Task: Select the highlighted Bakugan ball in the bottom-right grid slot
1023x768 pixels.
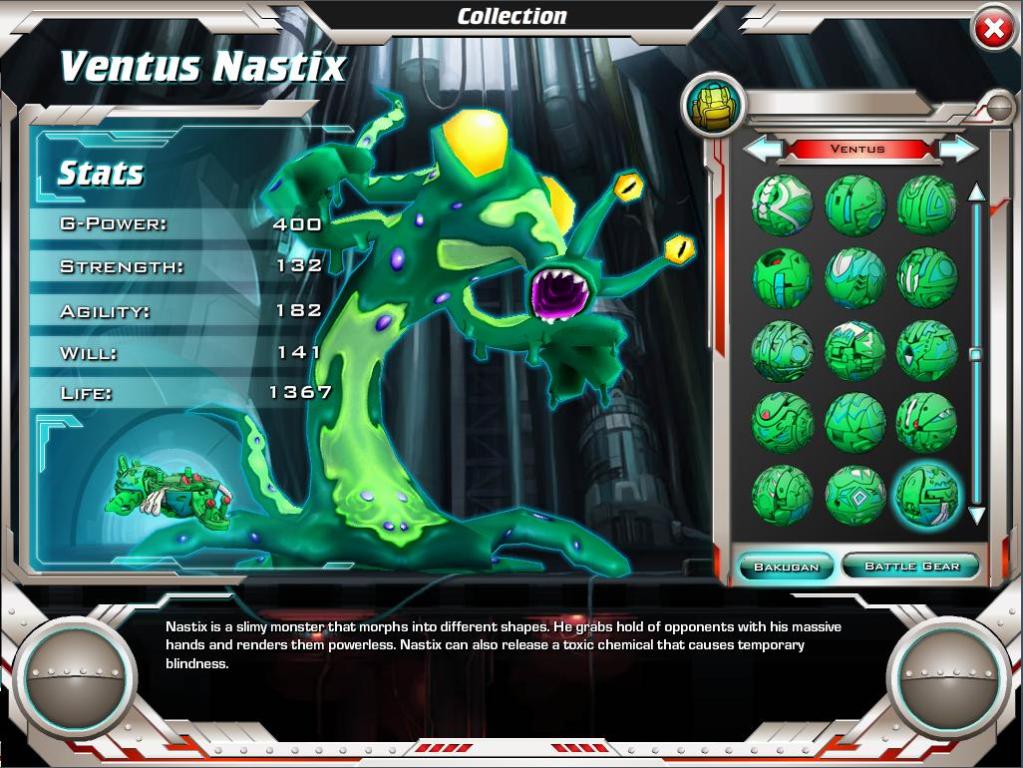Action: coord(927,495)
